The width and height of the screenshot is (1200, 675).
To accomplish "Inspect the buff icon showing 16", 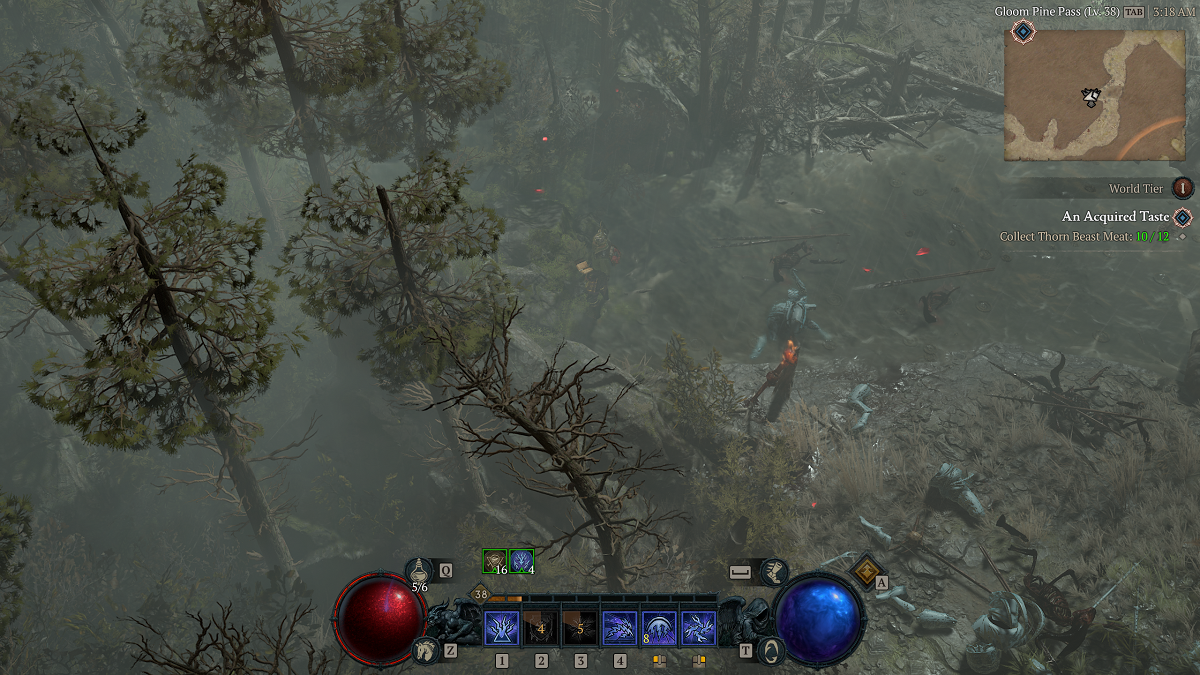I will coord(495,562).
